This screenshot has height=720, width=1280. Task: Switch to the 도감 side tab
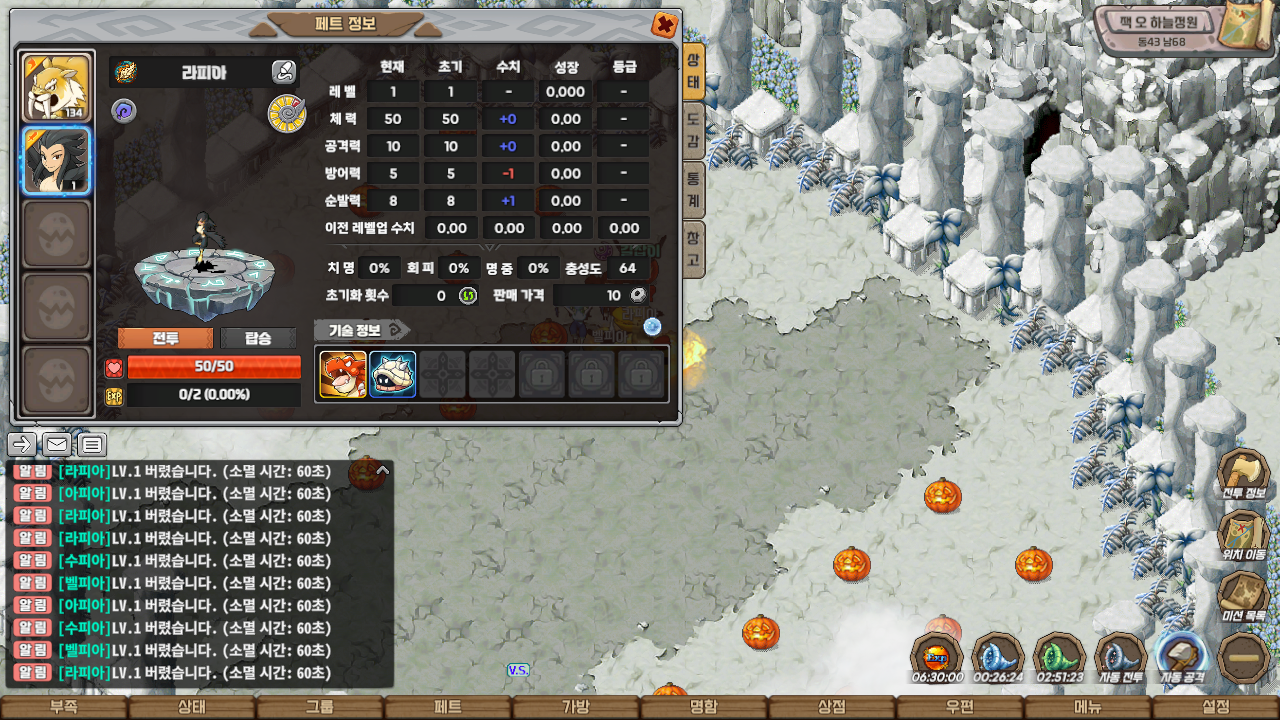coord(693,131)
